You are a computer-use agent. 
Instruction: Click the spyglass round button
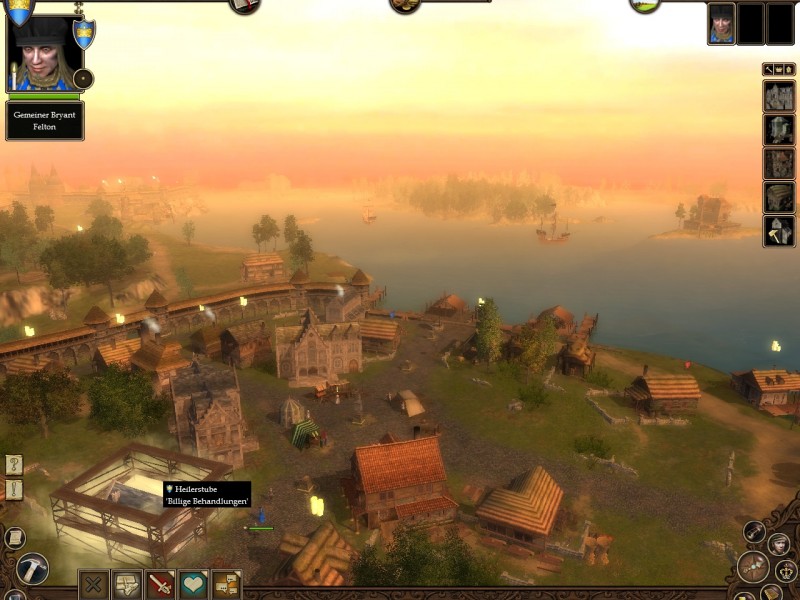click(752, 531)
